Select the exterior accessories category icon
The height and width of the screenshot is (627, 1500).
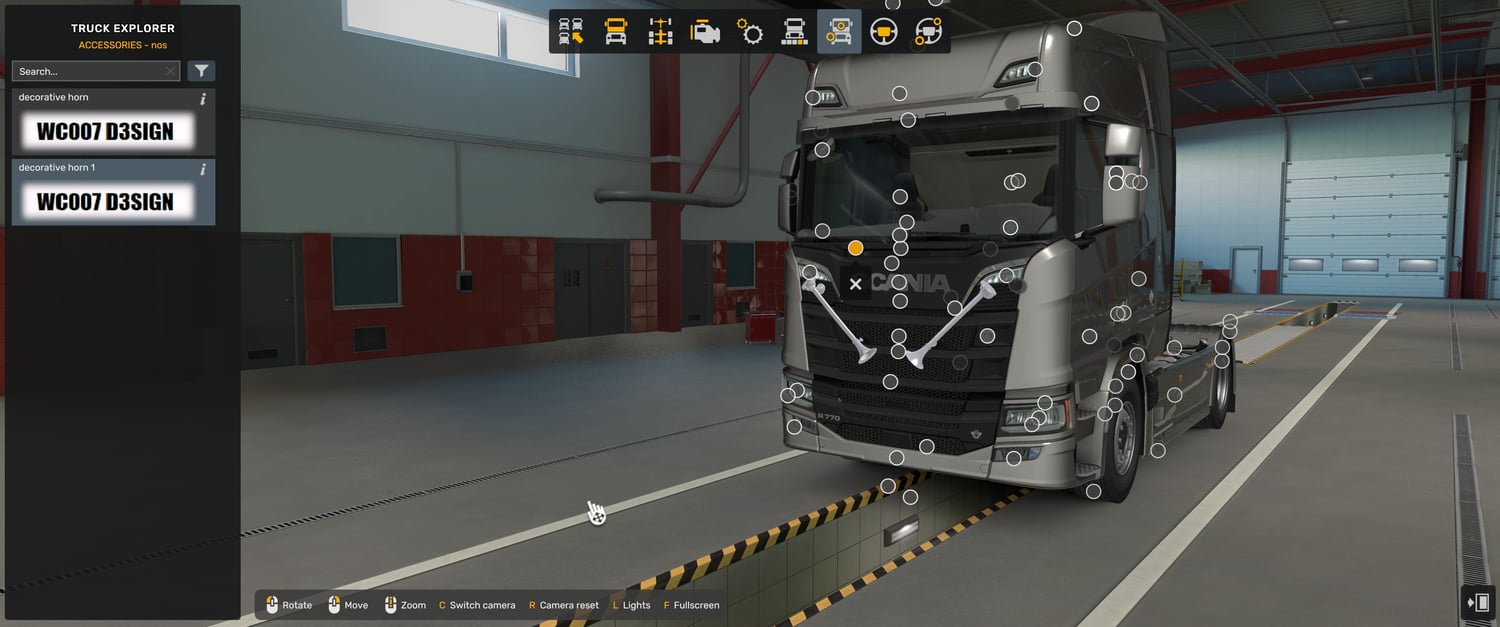[838, 32]
